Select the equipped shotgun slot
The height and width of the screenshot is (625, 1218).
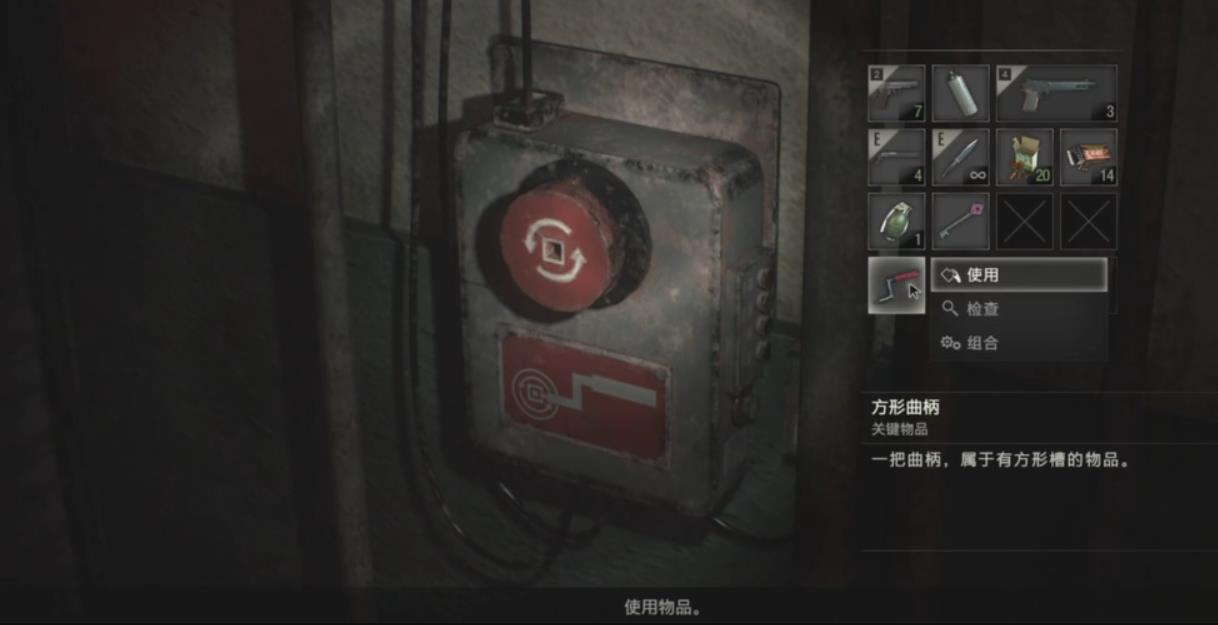click(896, 157)
